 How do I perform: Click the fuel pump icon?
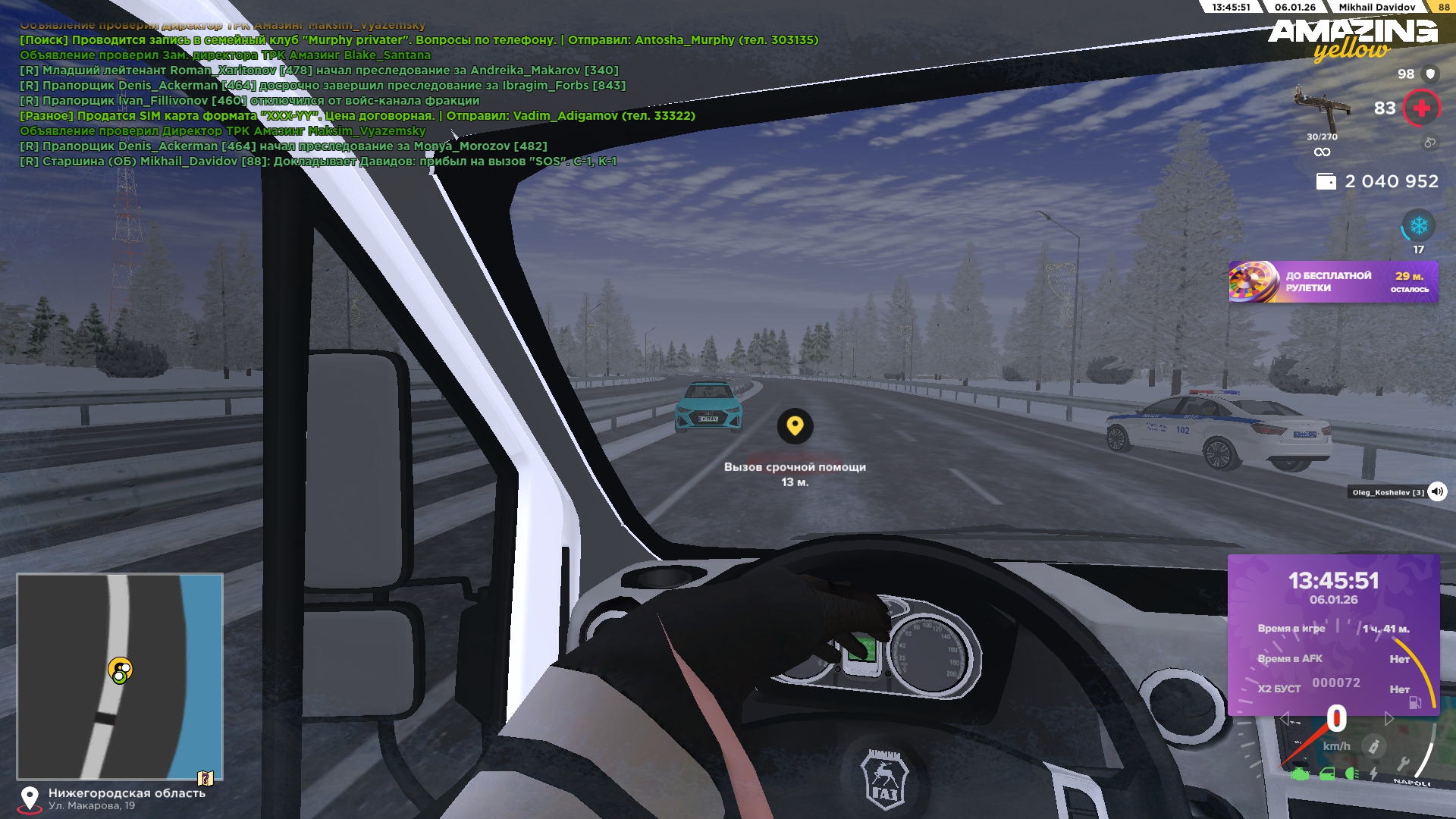point(1415,703)
